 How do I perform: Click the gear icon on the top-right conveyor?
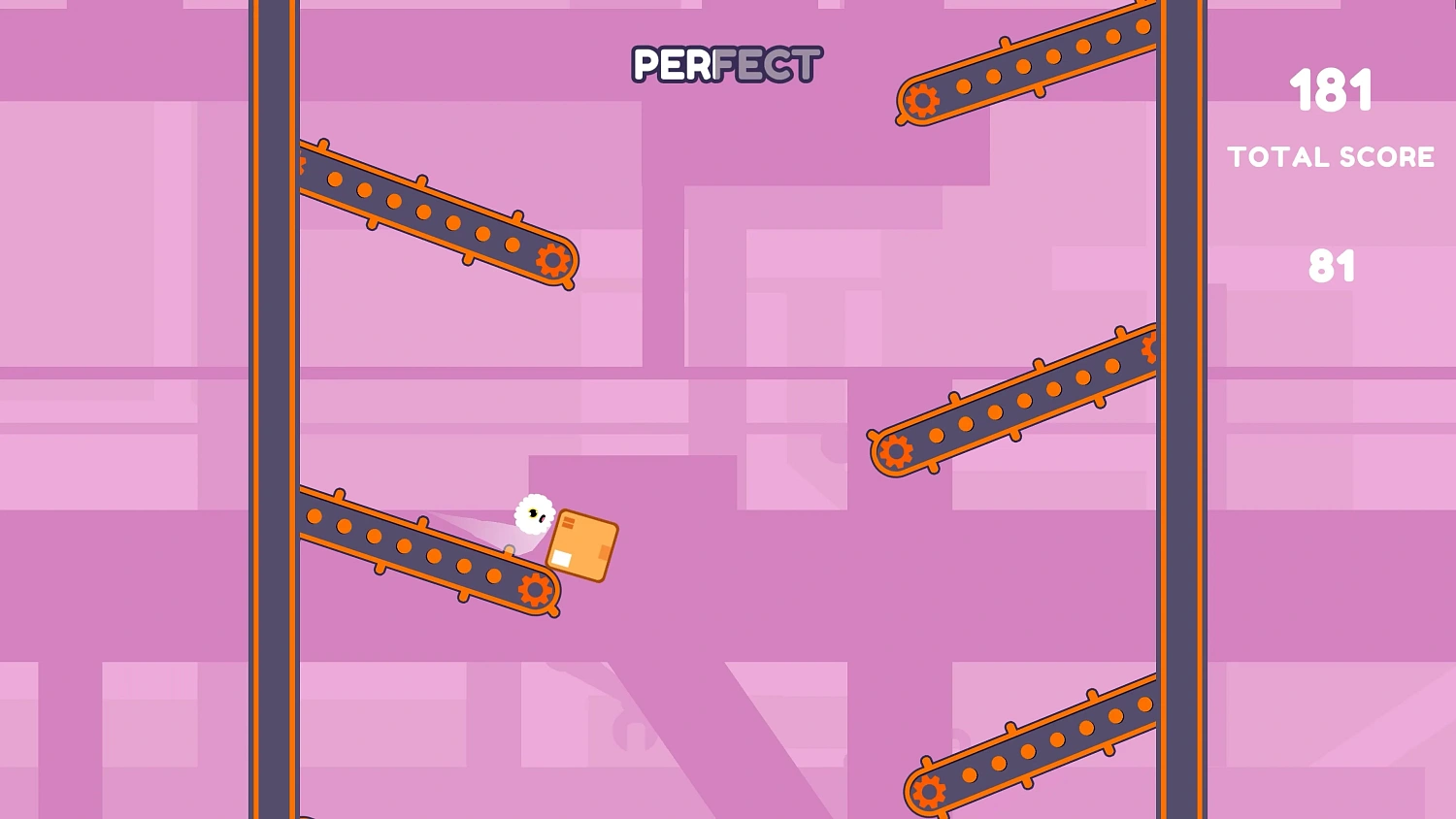tap(922, 99)
